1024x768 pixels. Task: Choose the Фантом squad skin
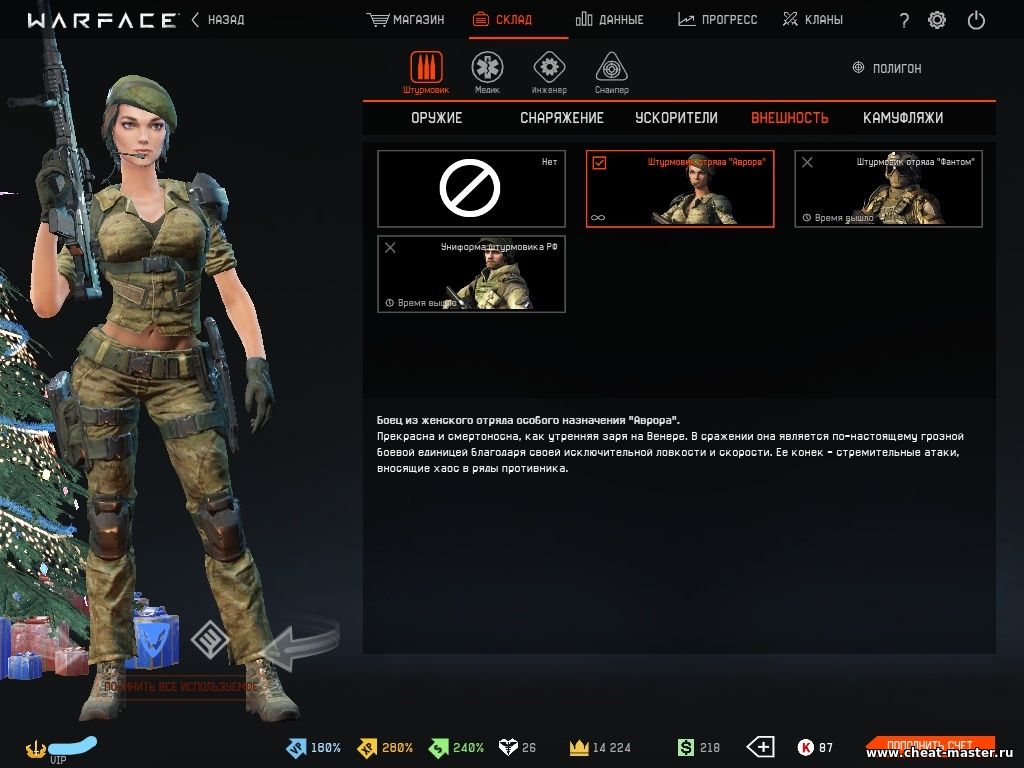click(x=888, y=189)
